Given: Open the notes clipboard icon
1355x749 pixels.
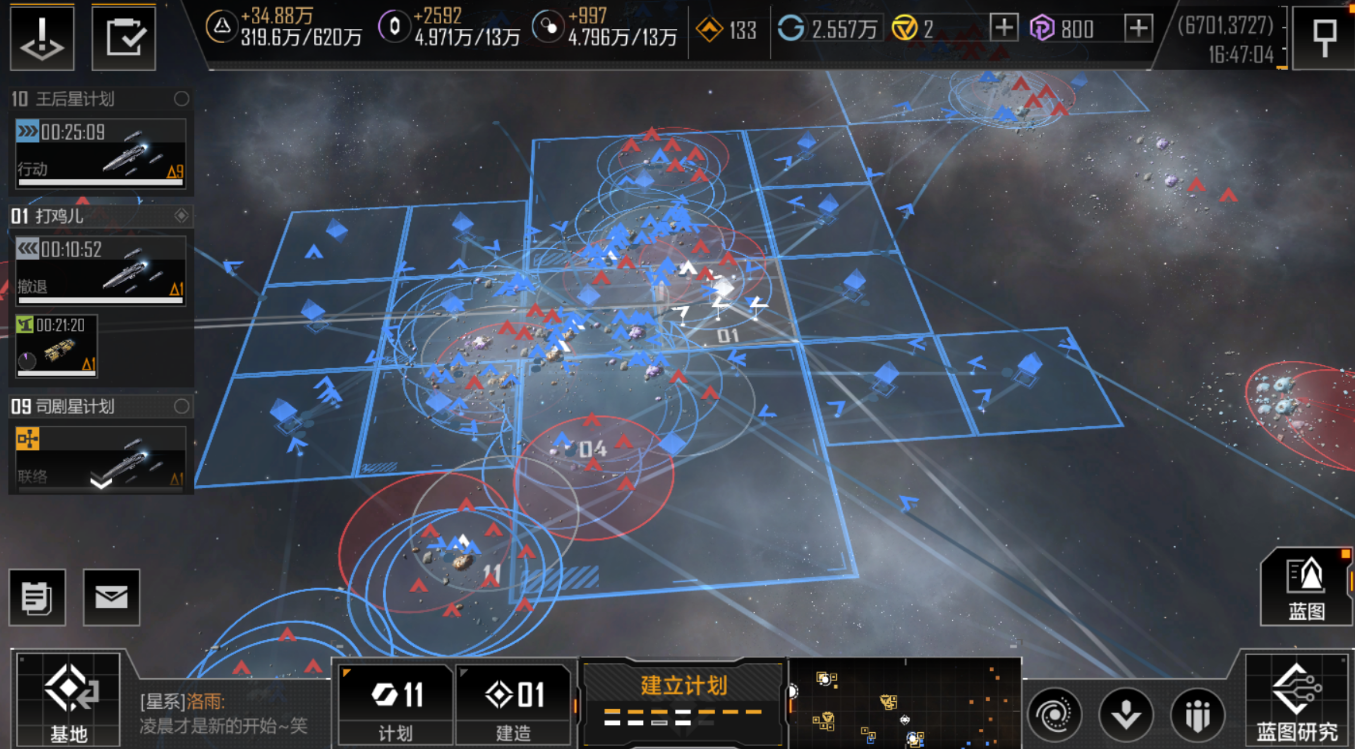Looking at the screenshot, I should coord(37,597).
